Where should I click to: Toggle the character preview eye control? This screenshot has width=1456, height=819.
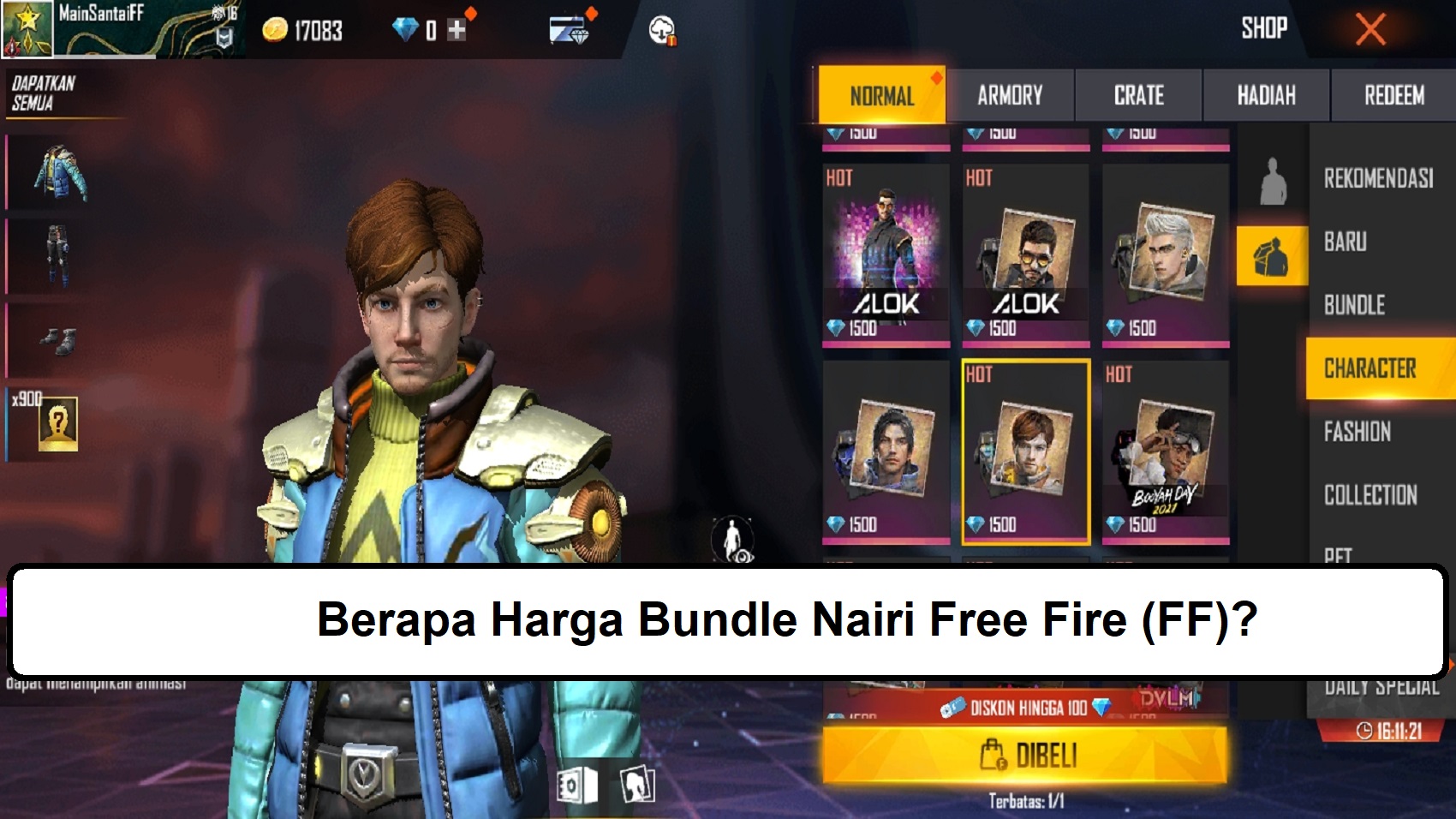[732, 540]
